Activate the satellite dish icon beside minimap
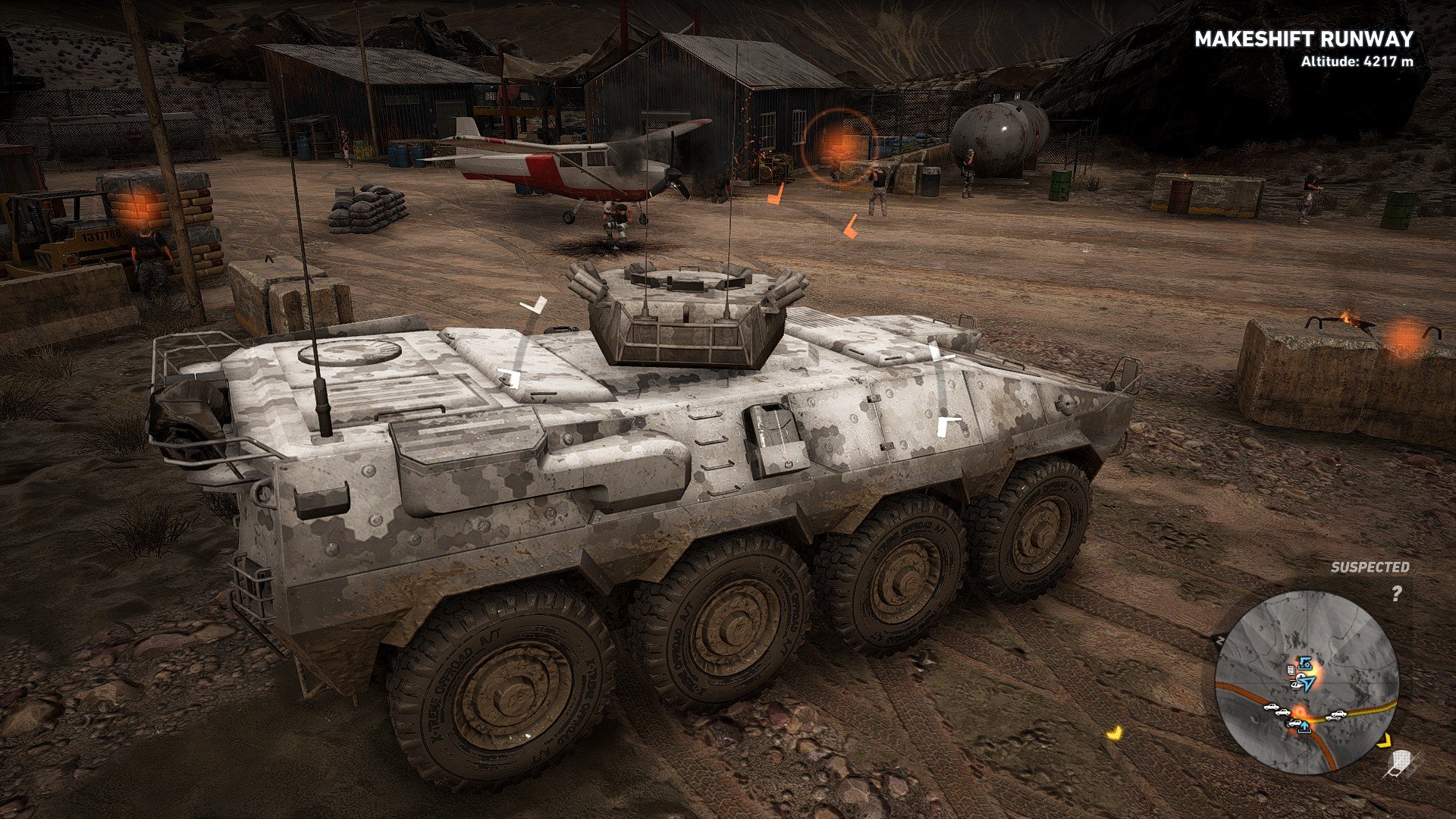 click(x=1400, y=762)
